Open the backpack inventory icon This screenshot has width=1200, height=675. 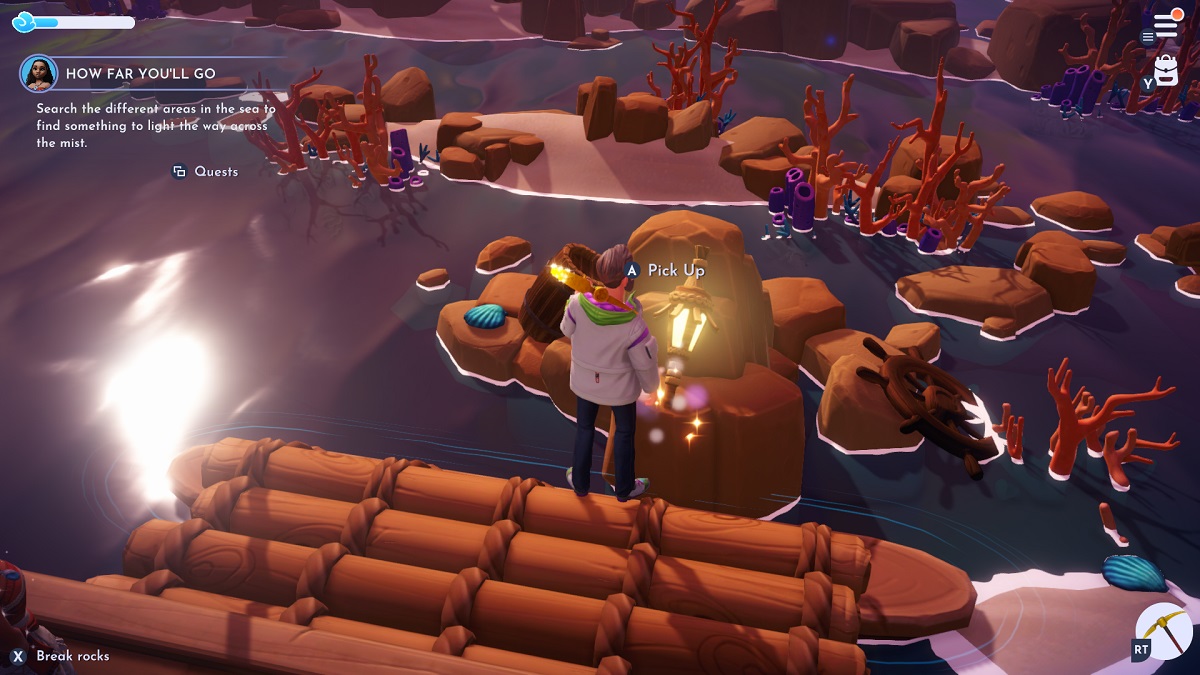click(1166, 70)
